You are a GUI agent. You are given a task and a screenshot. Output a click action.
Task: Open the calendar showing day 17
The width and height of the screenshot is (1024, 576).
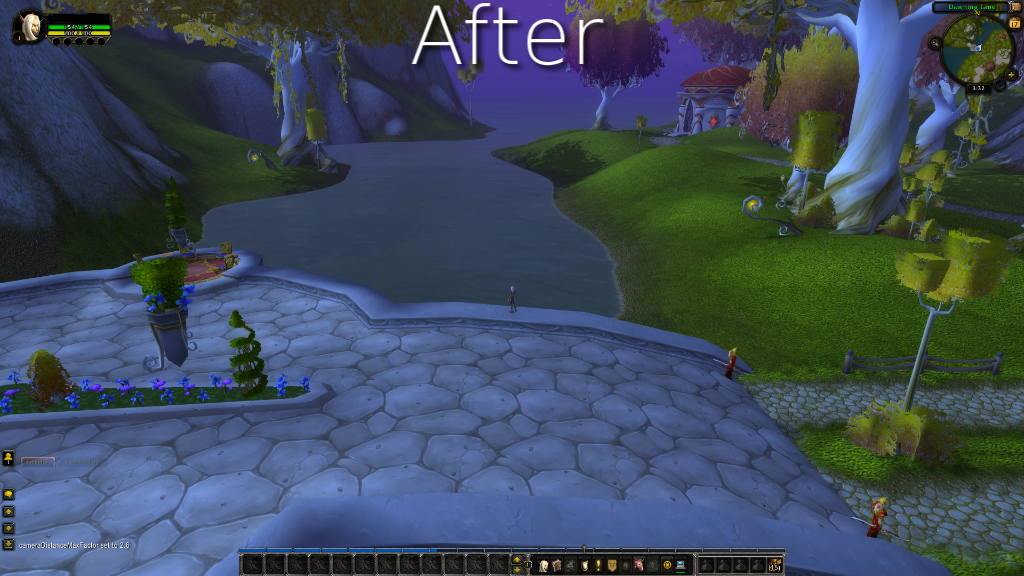click(x=1014, y=23)
